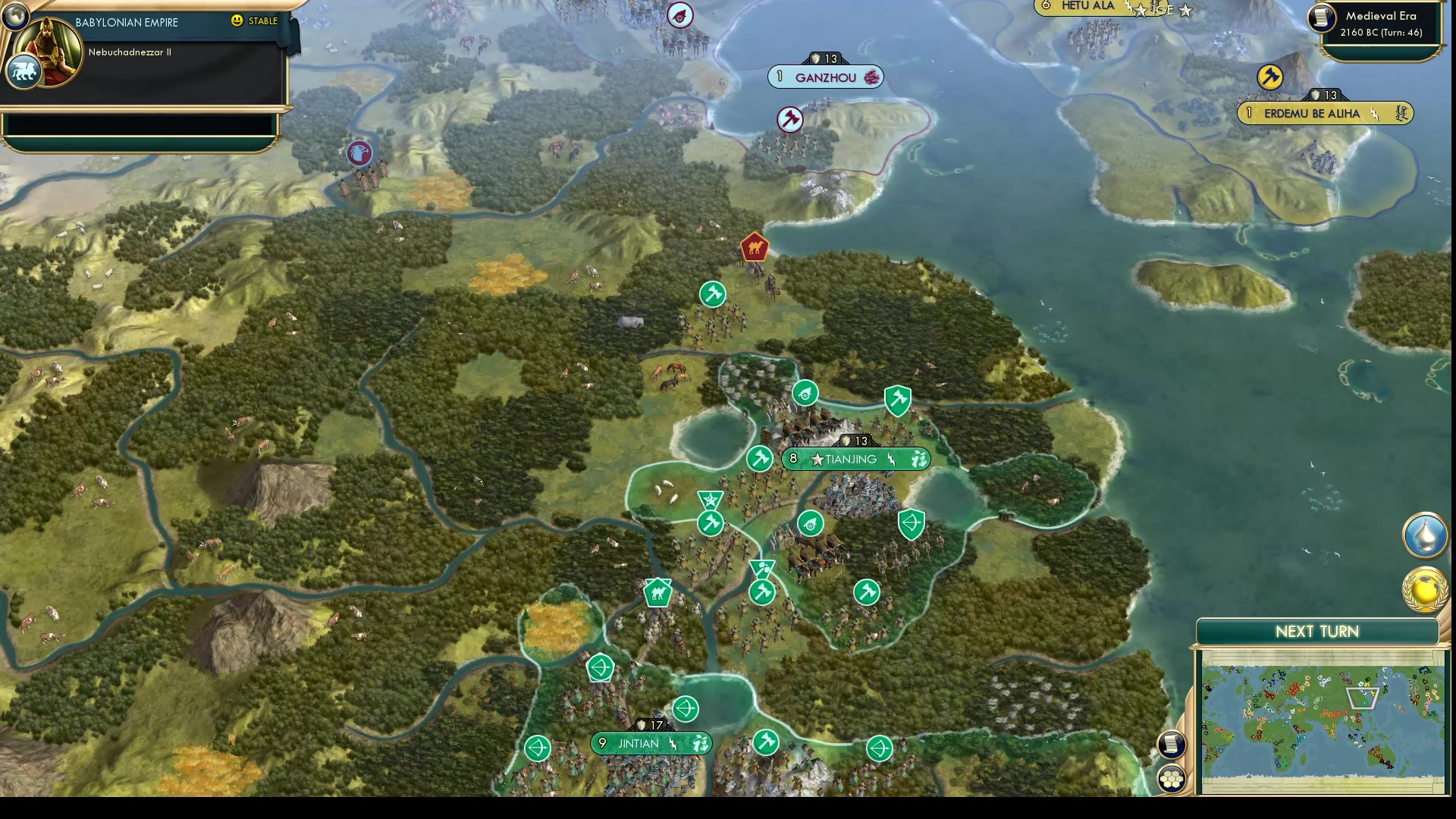Toggle the star focus icon on Tianjing banner
1456x819 pixels.
817,460
